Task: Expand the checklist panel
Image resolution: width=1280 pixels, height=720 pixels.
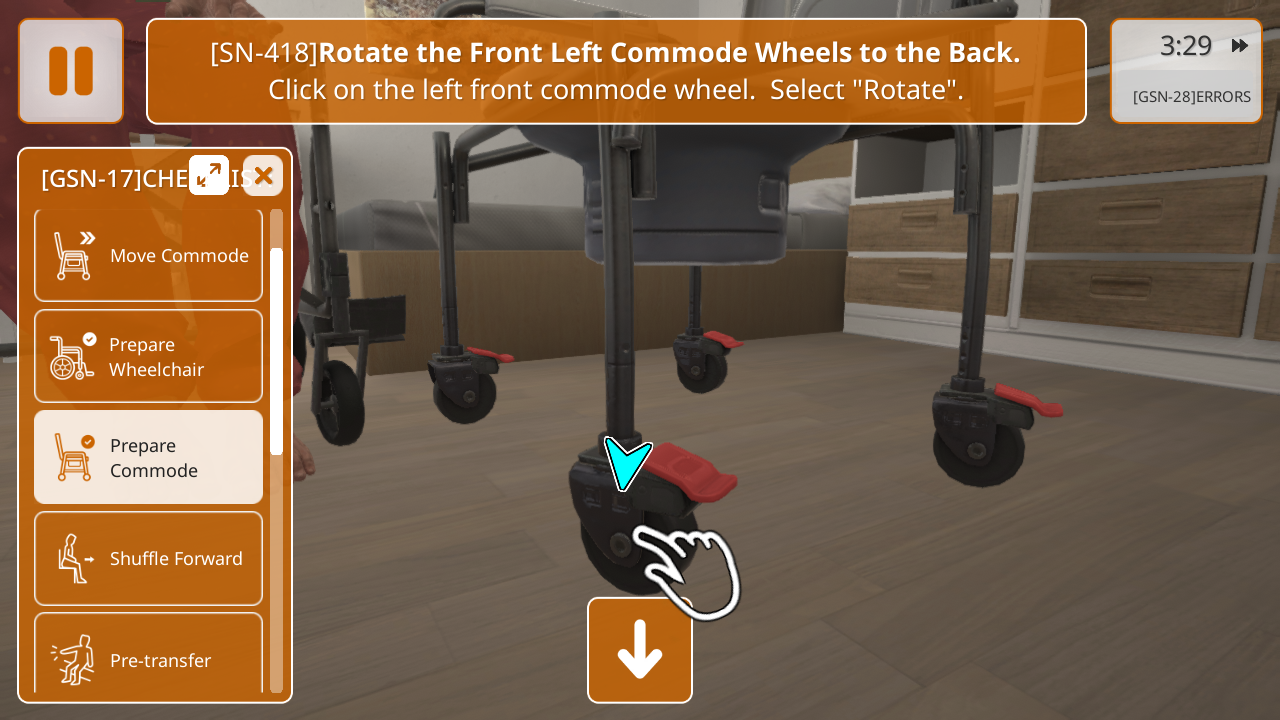Action: (209, 175)
